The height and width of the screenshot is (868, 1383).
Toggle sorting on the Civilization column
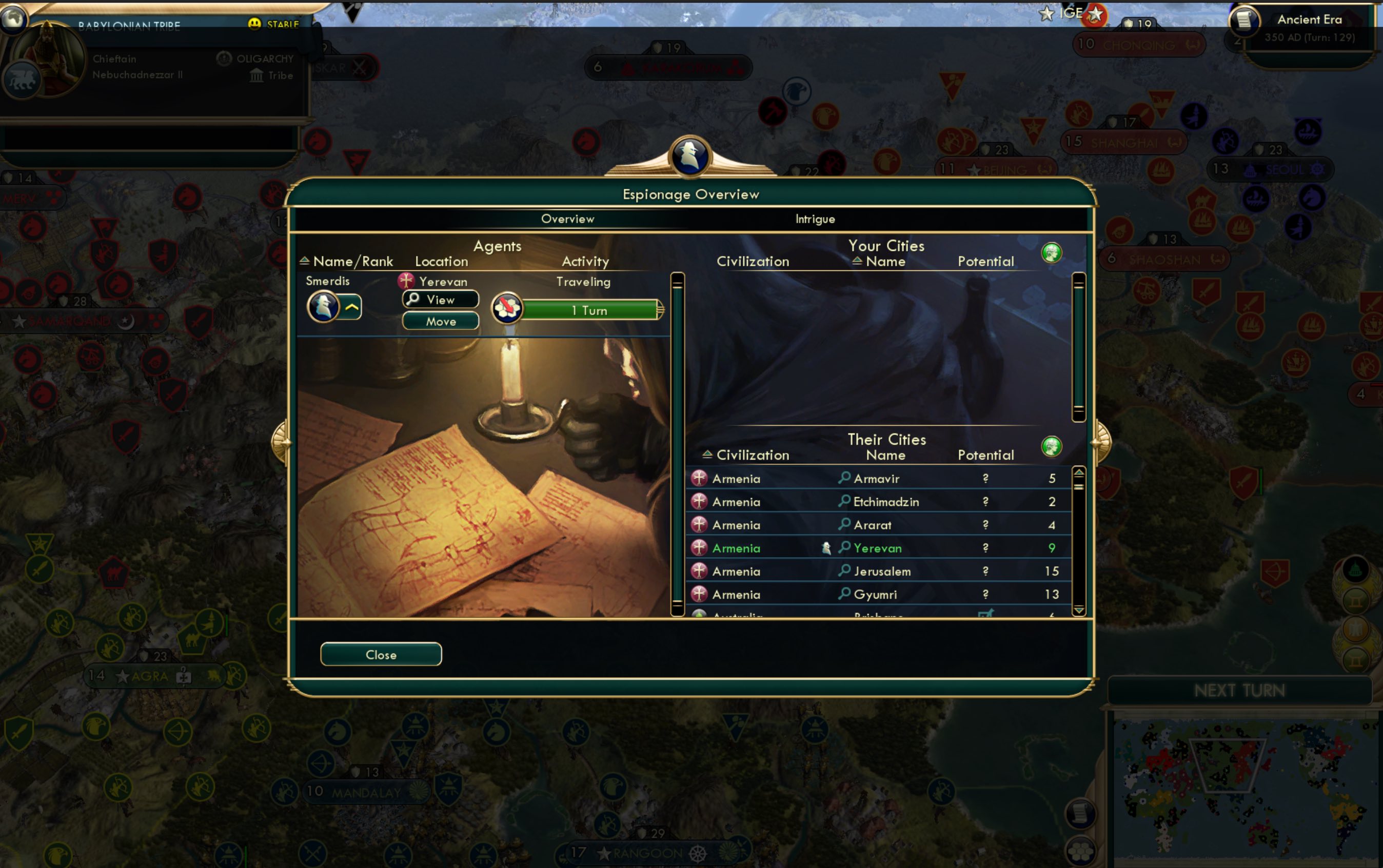coord(707,455)
